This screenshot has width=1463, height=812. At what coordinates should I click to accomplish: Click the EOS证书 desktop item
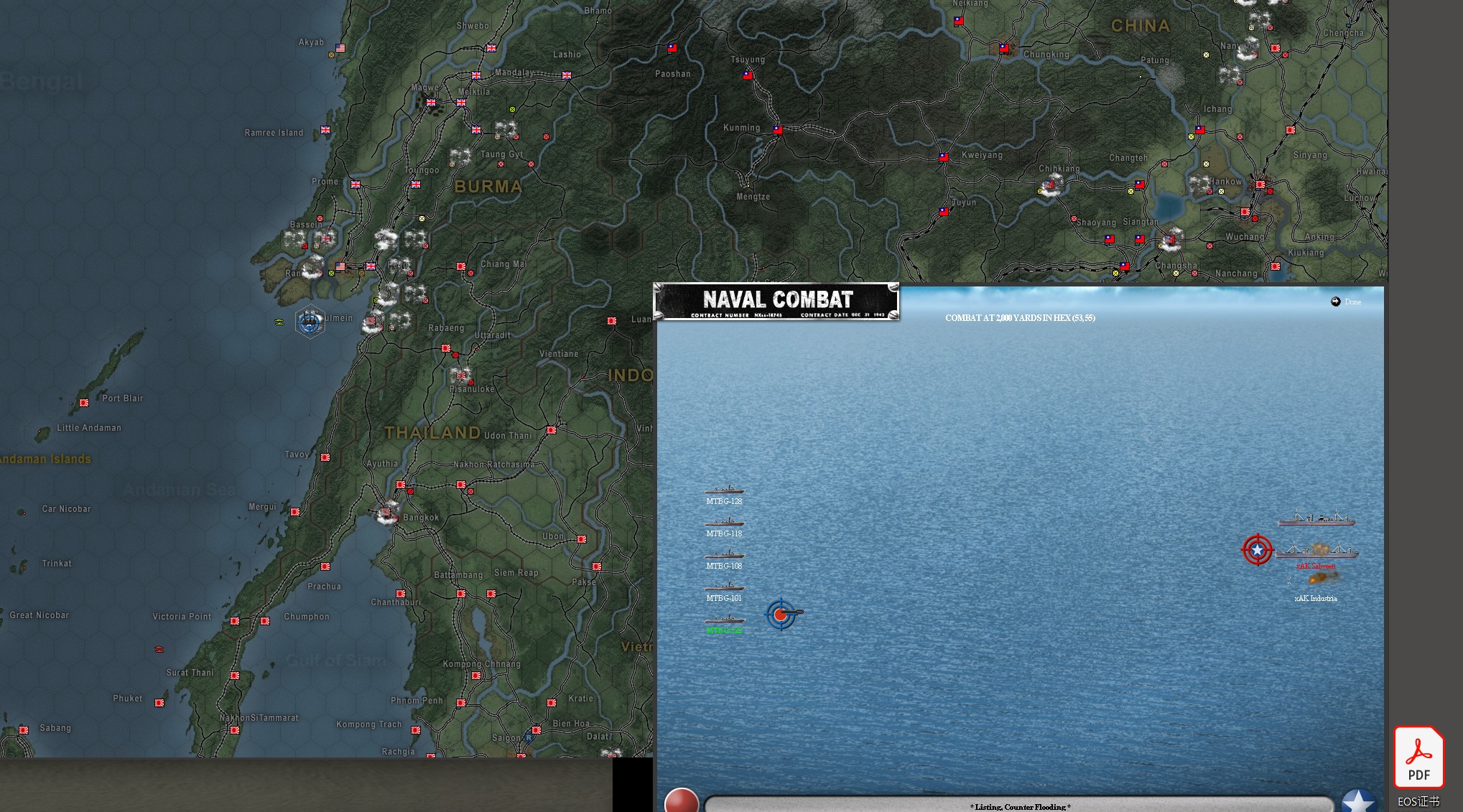[x=1418, y=801]
